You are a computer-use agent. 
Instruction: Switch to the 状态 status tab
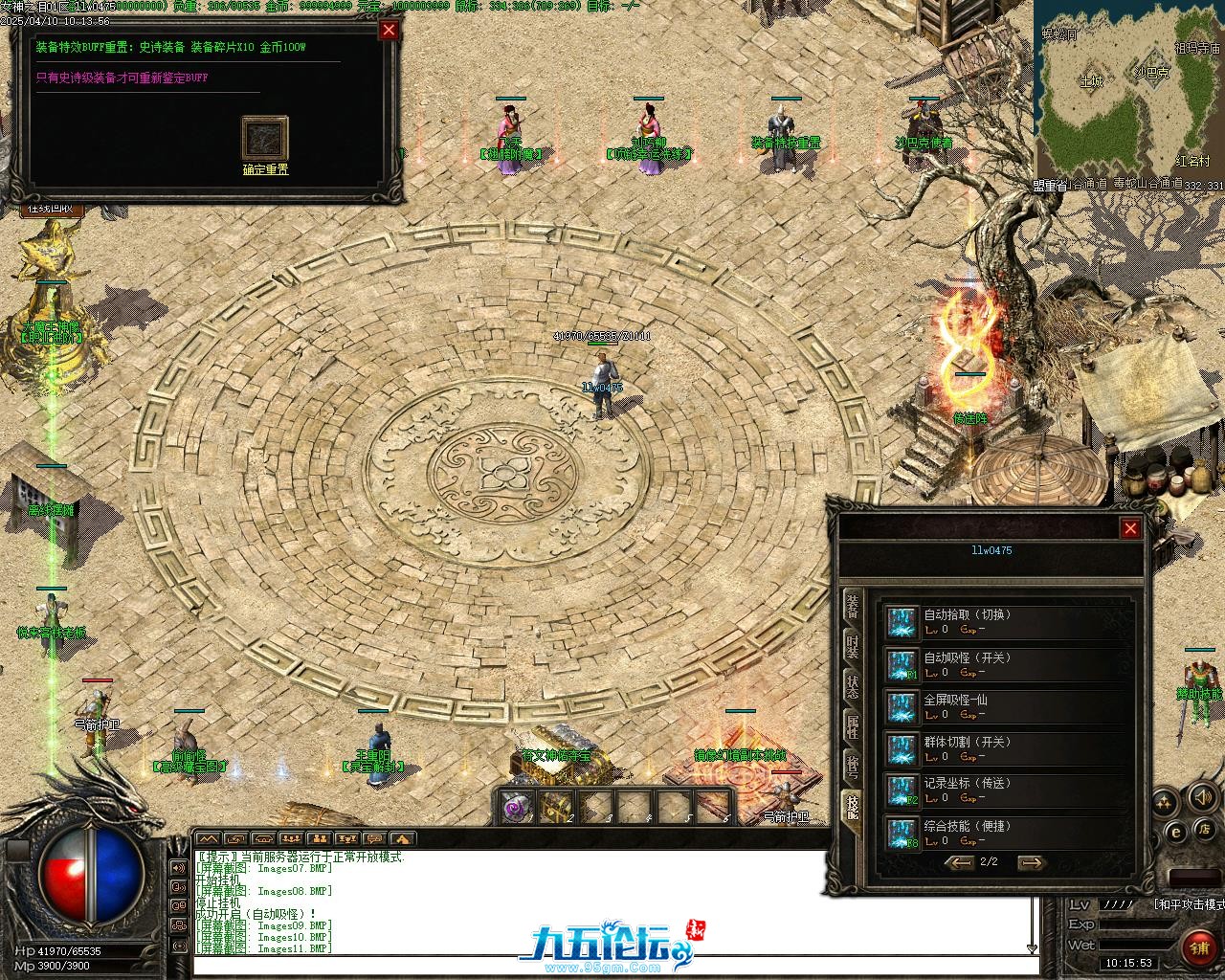[x=852, y=687]
